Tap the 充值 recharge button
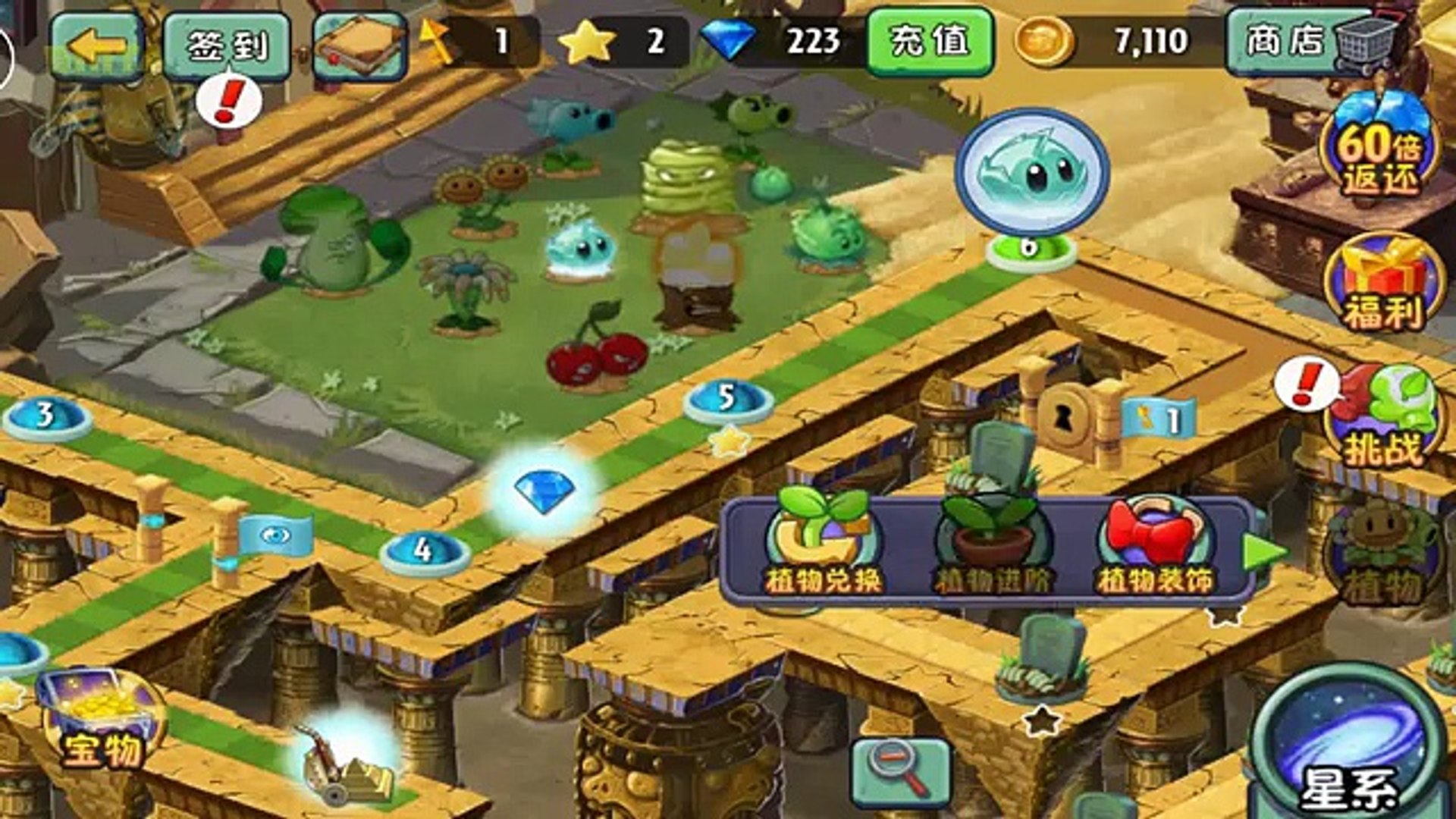Image resolution: width=1456 pixels, height=819 pixels. 929,42
